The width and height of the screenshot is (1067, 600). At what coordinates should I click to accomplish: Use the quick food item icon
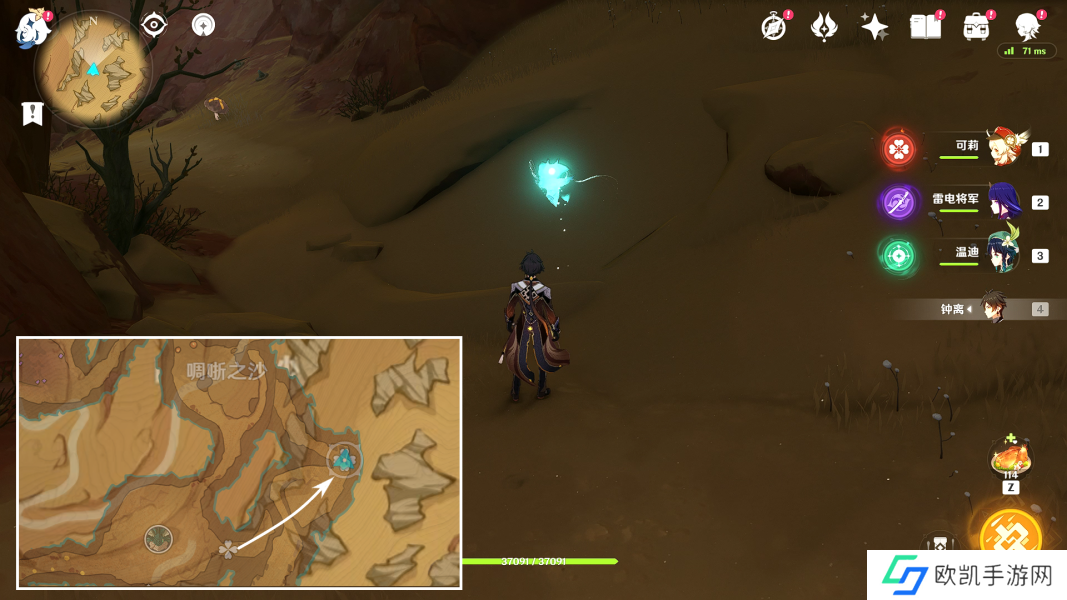tap(1010, 458)
